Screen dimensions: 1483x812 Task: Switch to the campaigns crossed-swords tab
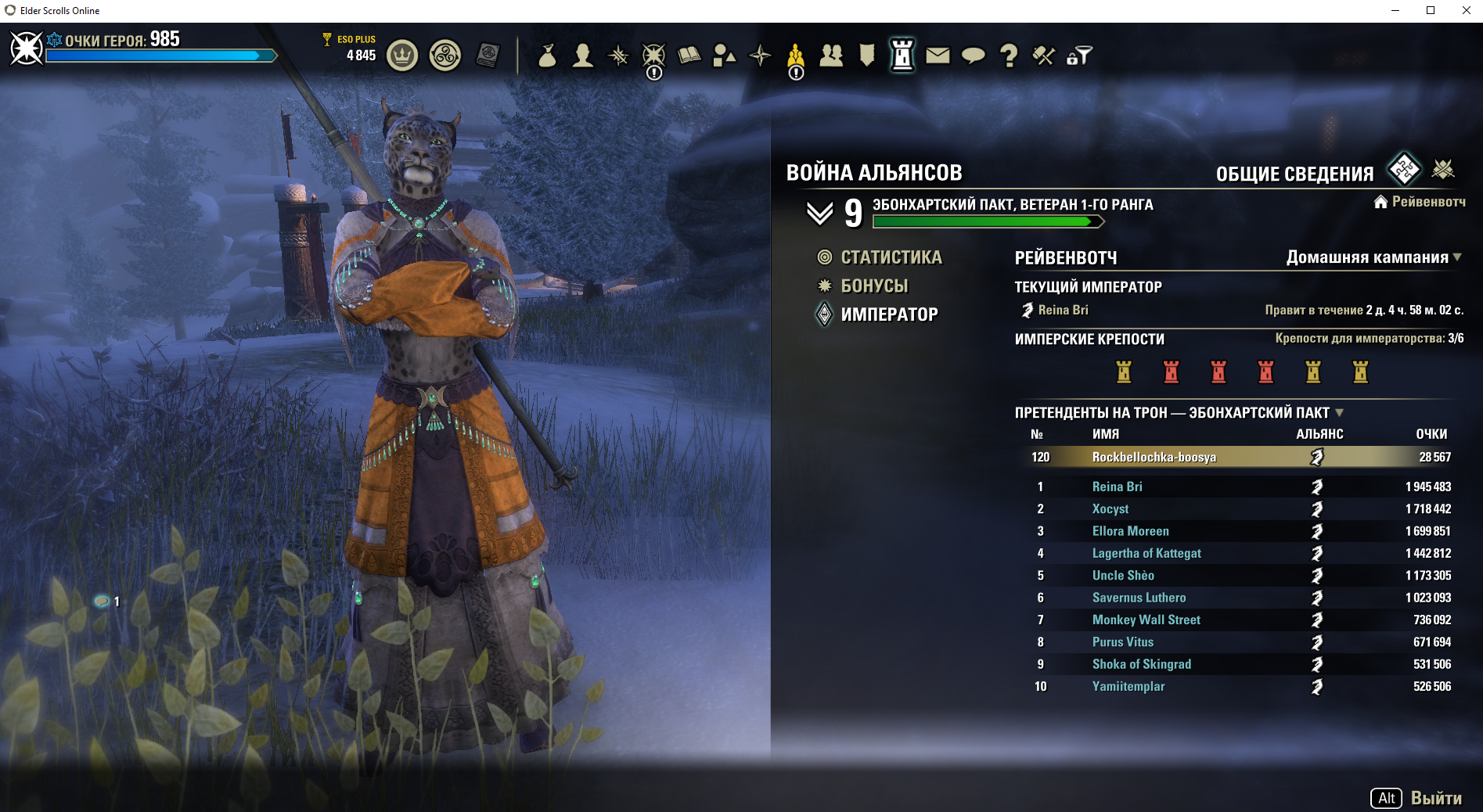[1443, 169]
